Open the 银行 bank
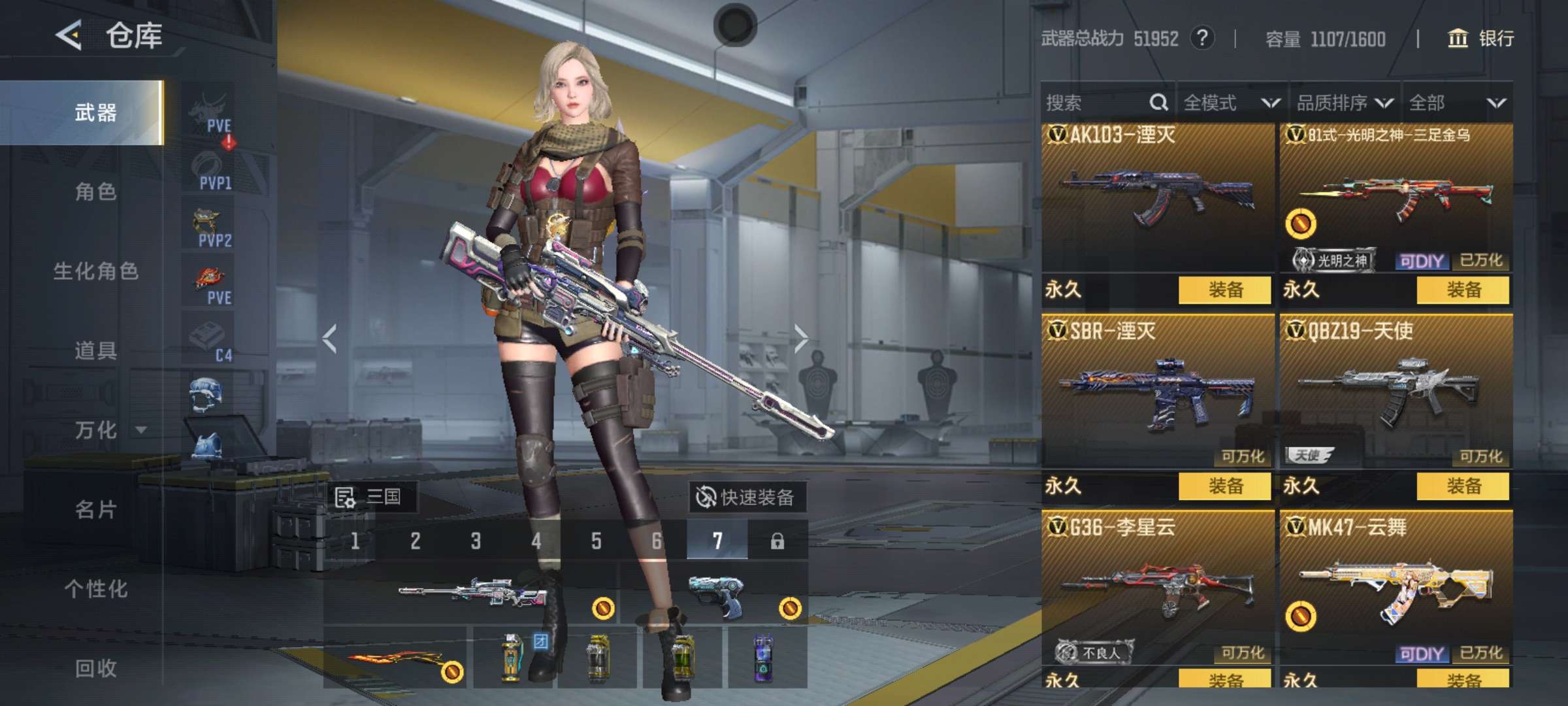1568x706 pixels. click(x=1482, y=39)
